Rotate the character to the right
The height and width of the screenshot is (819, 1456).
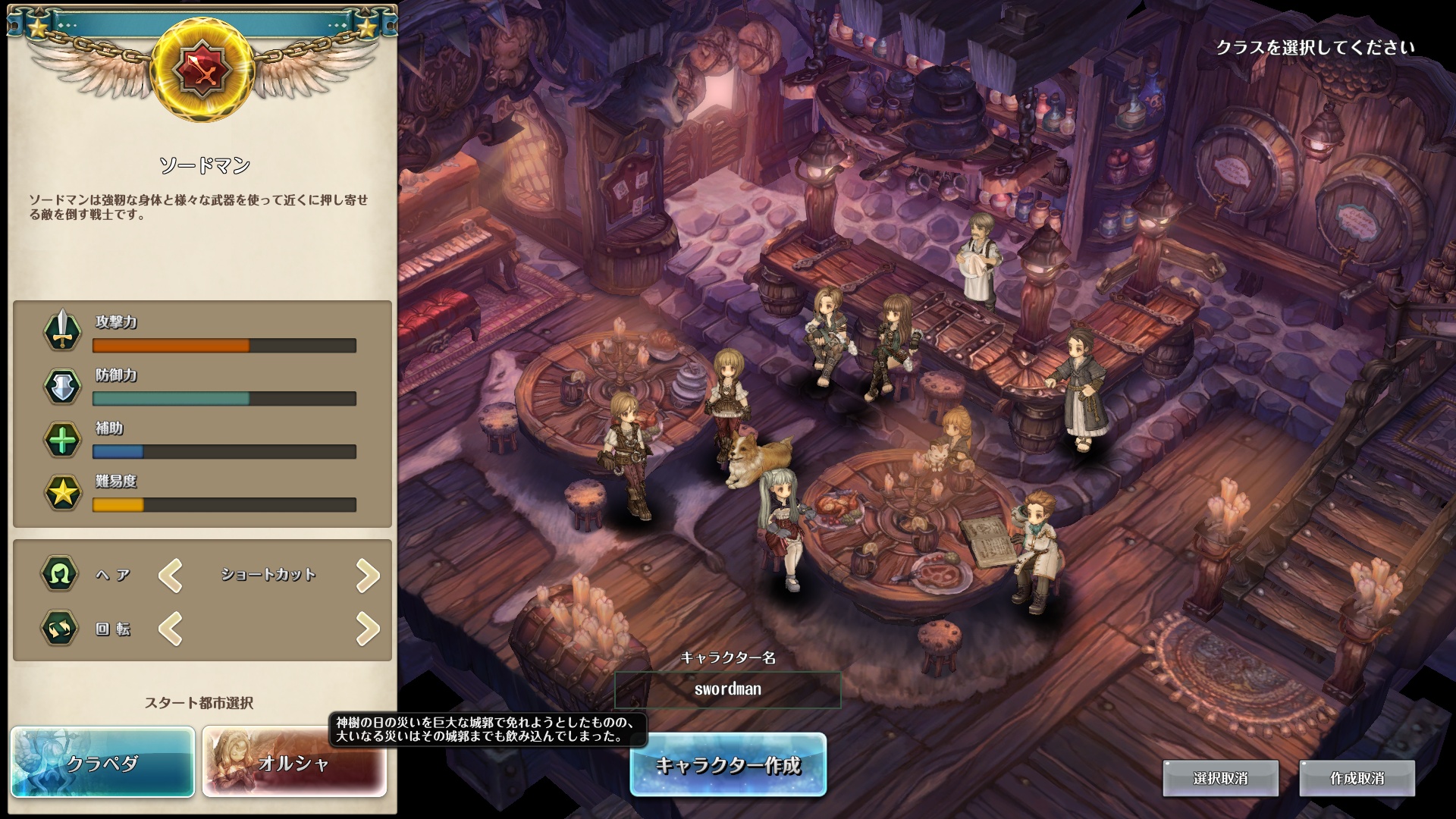[368, 629]
